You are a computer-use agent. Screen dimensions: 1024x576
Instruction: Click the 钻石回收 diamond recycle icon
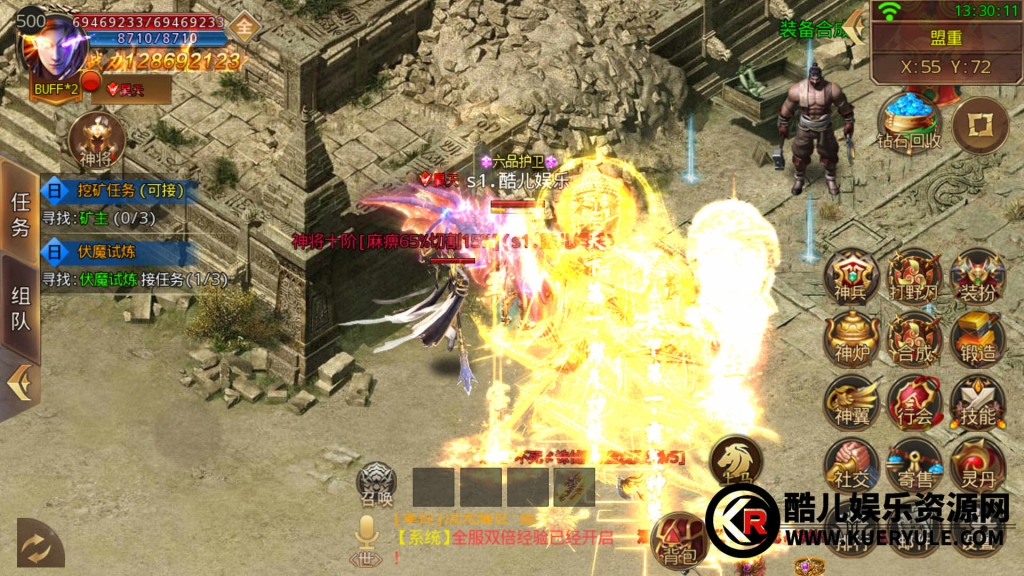[x=909, y=122]
